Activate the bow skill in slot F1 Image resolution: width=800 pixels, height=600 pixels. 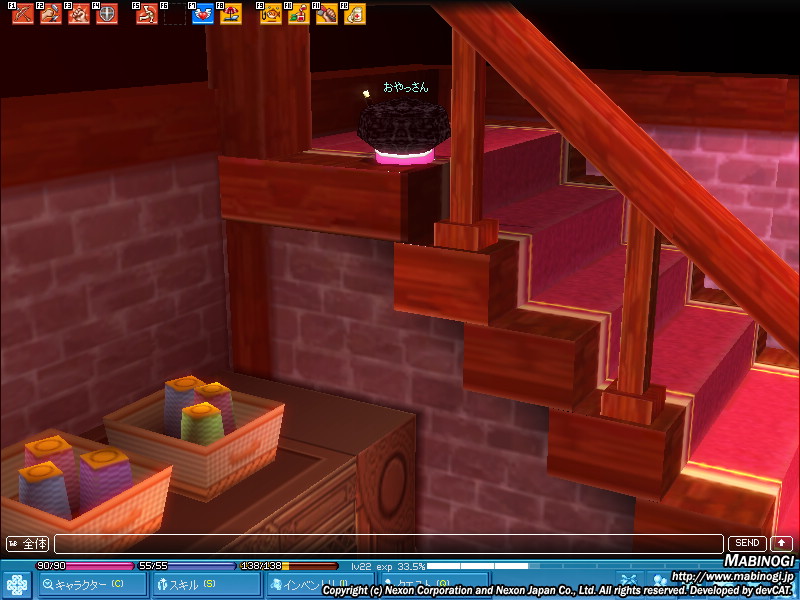pyautogui.click(x=22, y=15)
